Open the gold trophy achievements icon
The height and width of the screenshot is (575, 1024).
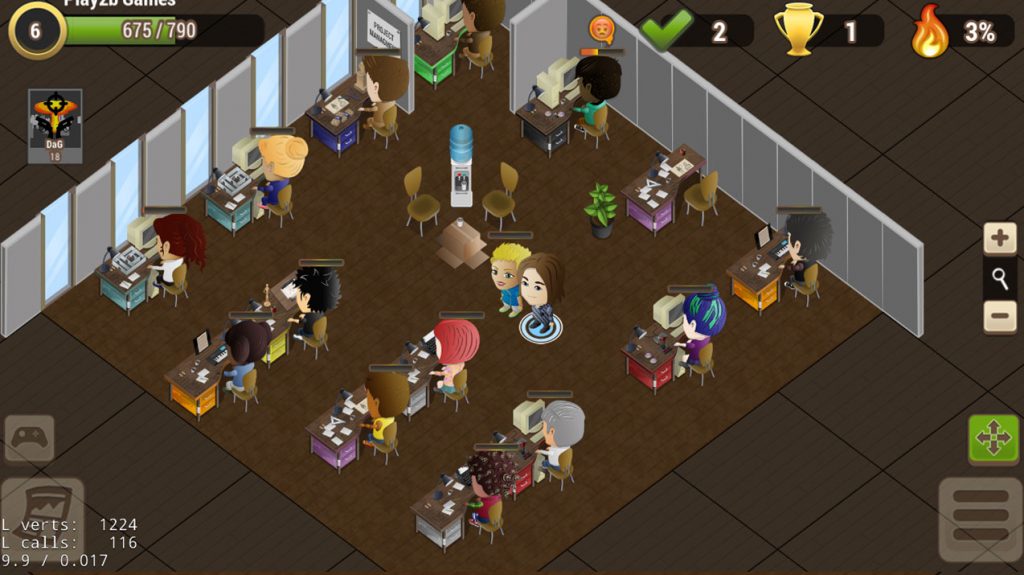click(x=798, y=31)
